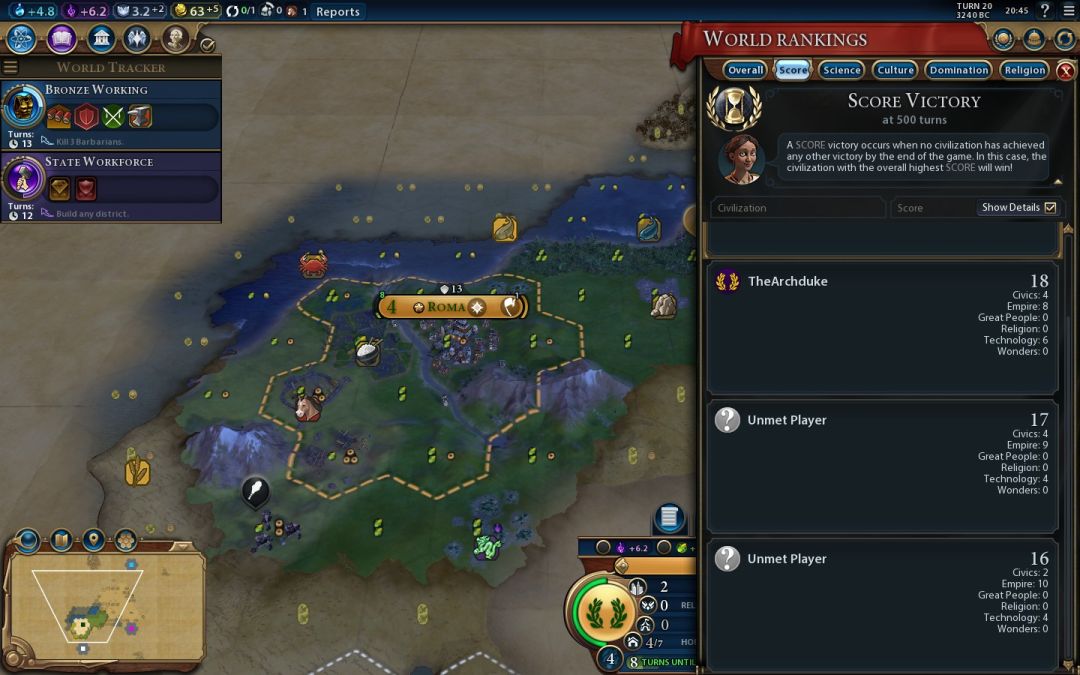Open the main game menu hamburger button
This screenshot has width=1080, height=675.
pos(1067,11)
